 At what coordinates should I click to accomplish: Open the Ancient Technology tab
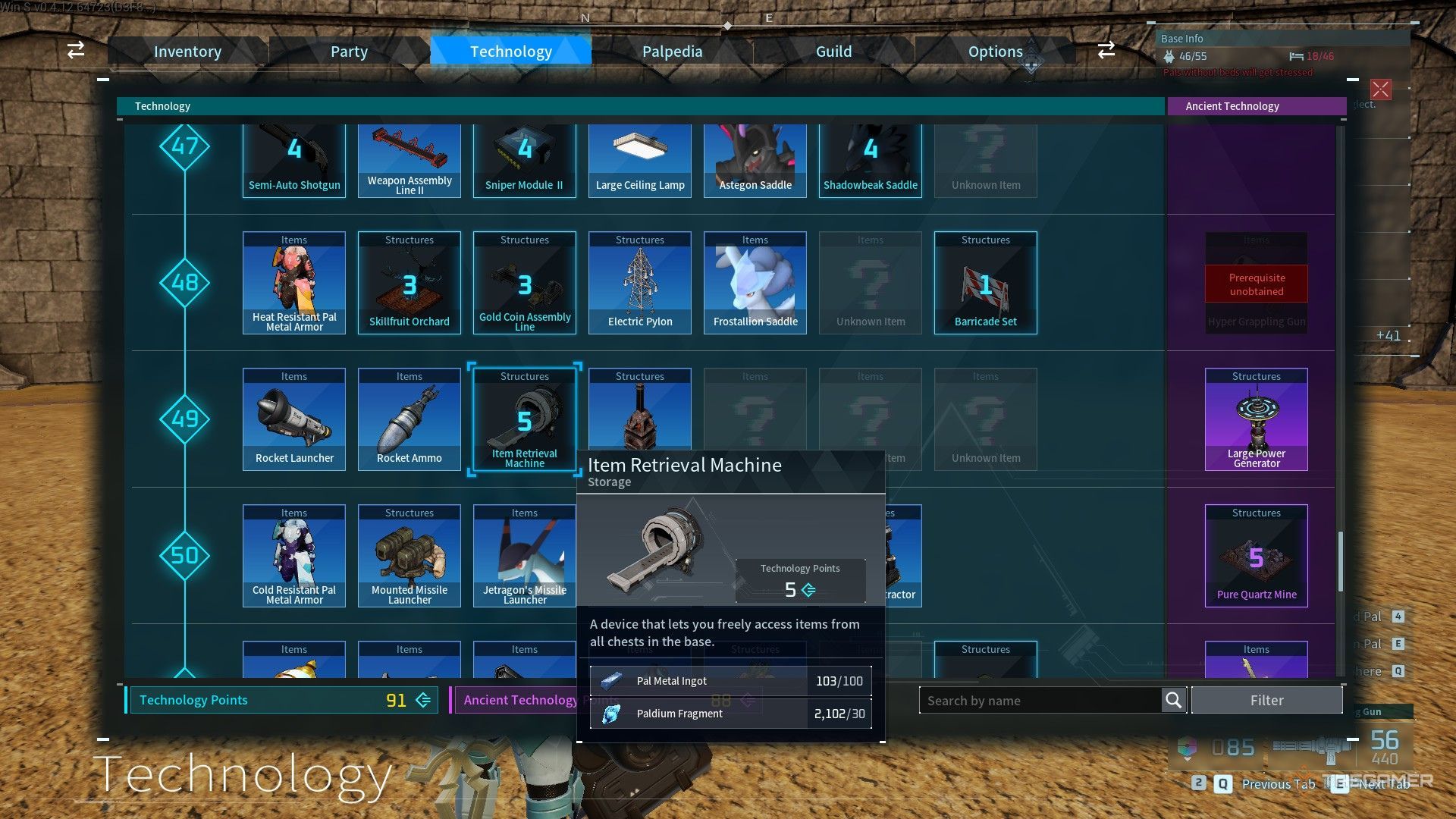(x=1256, y=105)
